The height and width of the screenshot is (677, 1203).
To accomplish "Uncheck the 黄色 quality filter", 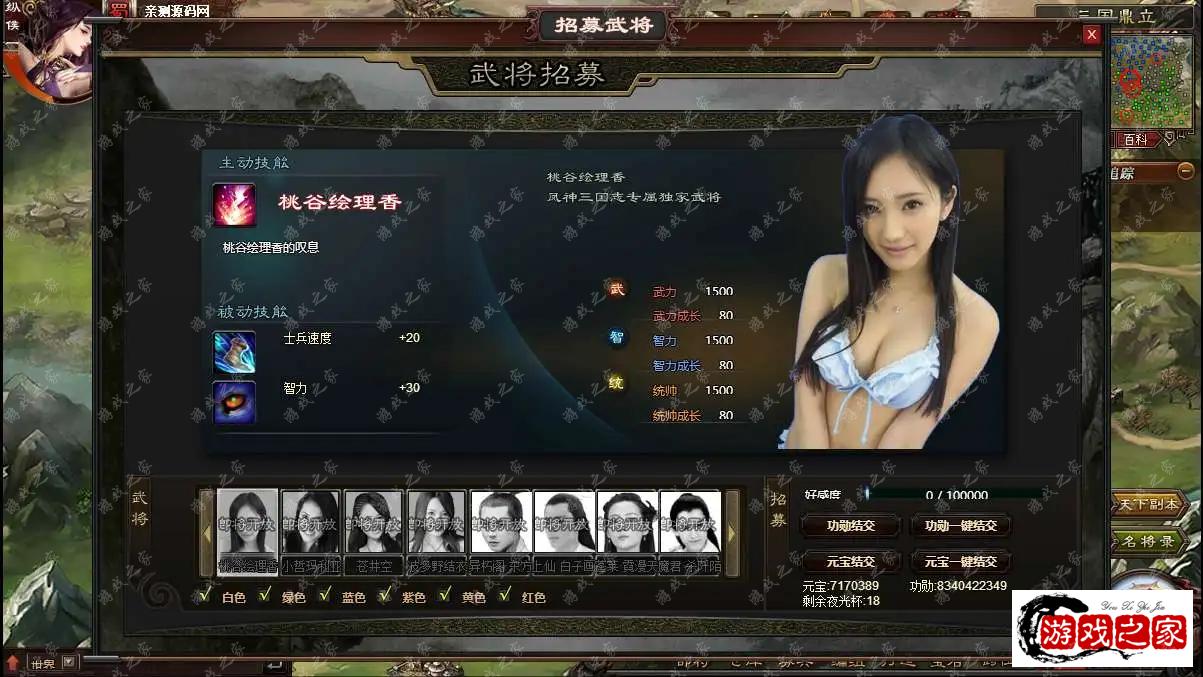I will coord(445,596).
